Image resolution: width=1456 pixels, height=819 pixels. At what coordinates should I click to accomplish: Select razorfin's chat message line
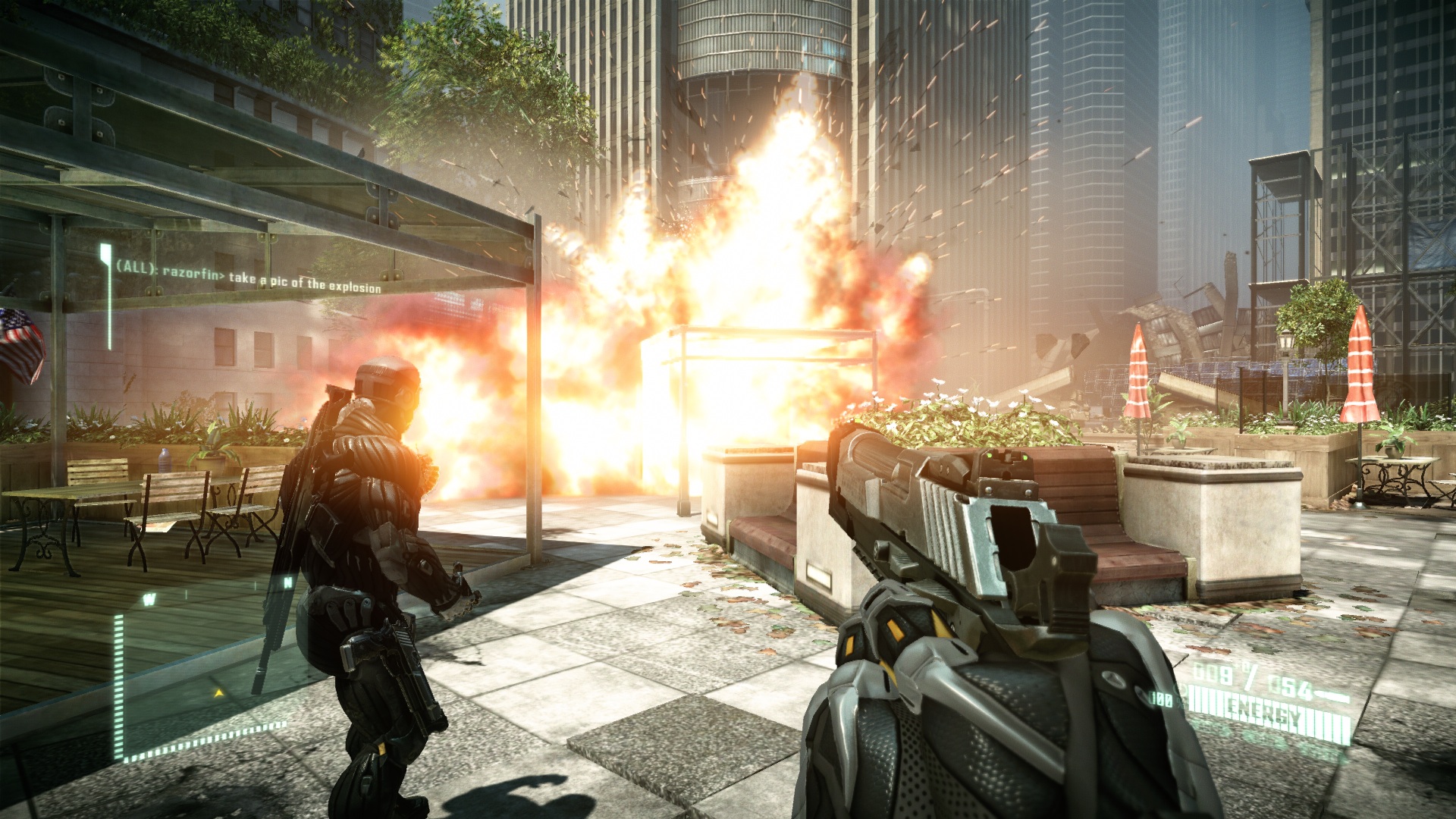coord(249,278)
